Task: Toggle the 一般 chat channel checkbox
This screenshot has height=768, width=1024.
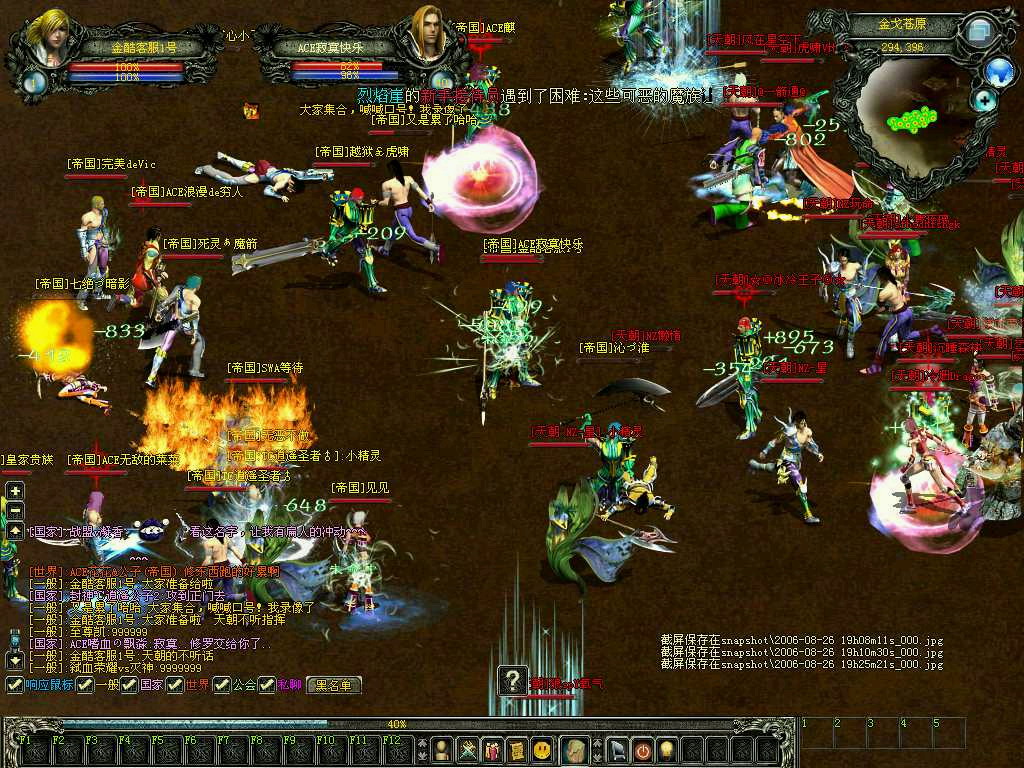Action: (86, 685)
